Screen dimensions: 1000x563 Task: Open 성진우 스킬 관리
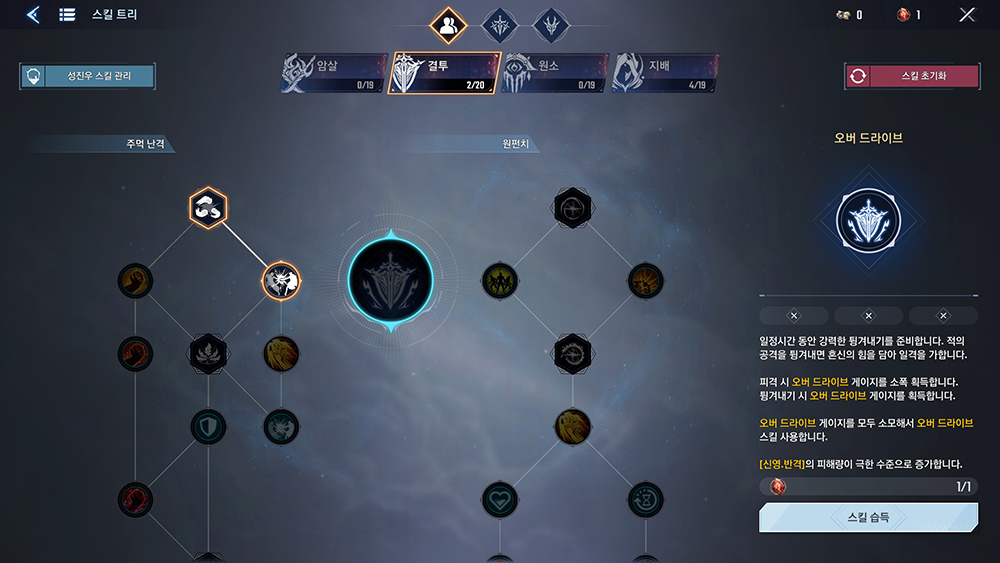coord(87,76)
